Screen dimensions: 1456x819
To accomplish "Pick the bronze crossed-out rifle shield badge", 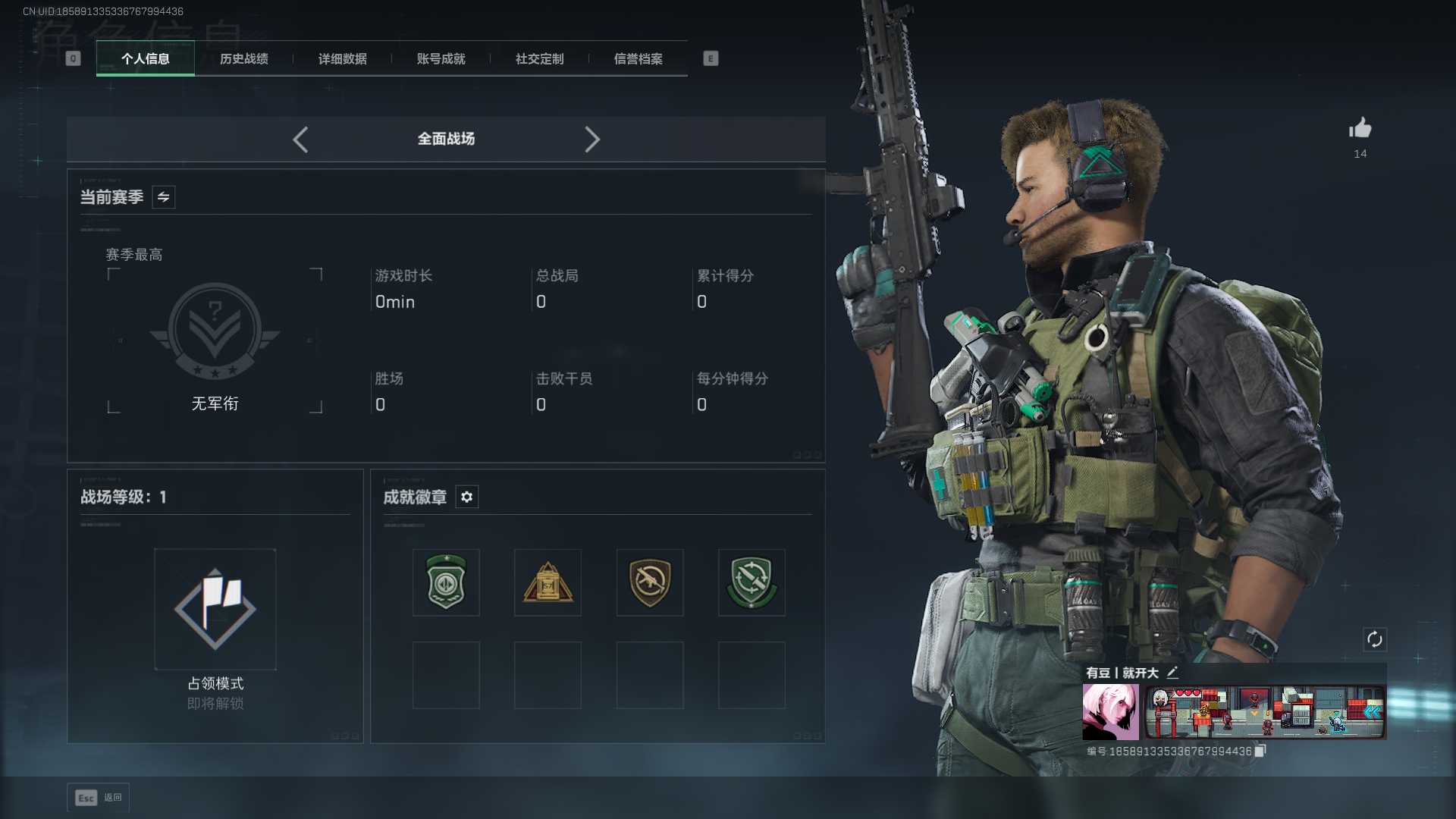I will click(650, 582).
